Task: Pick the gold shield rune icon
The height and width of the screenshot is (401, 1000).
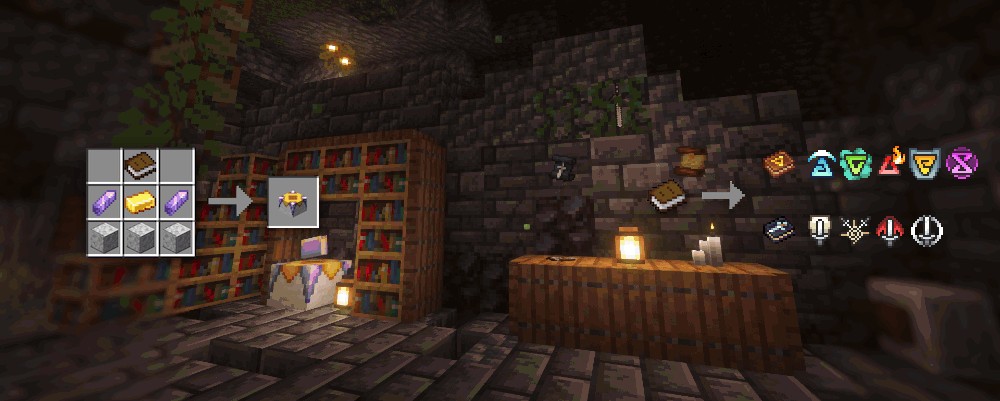Action: (x=924, y=162)
